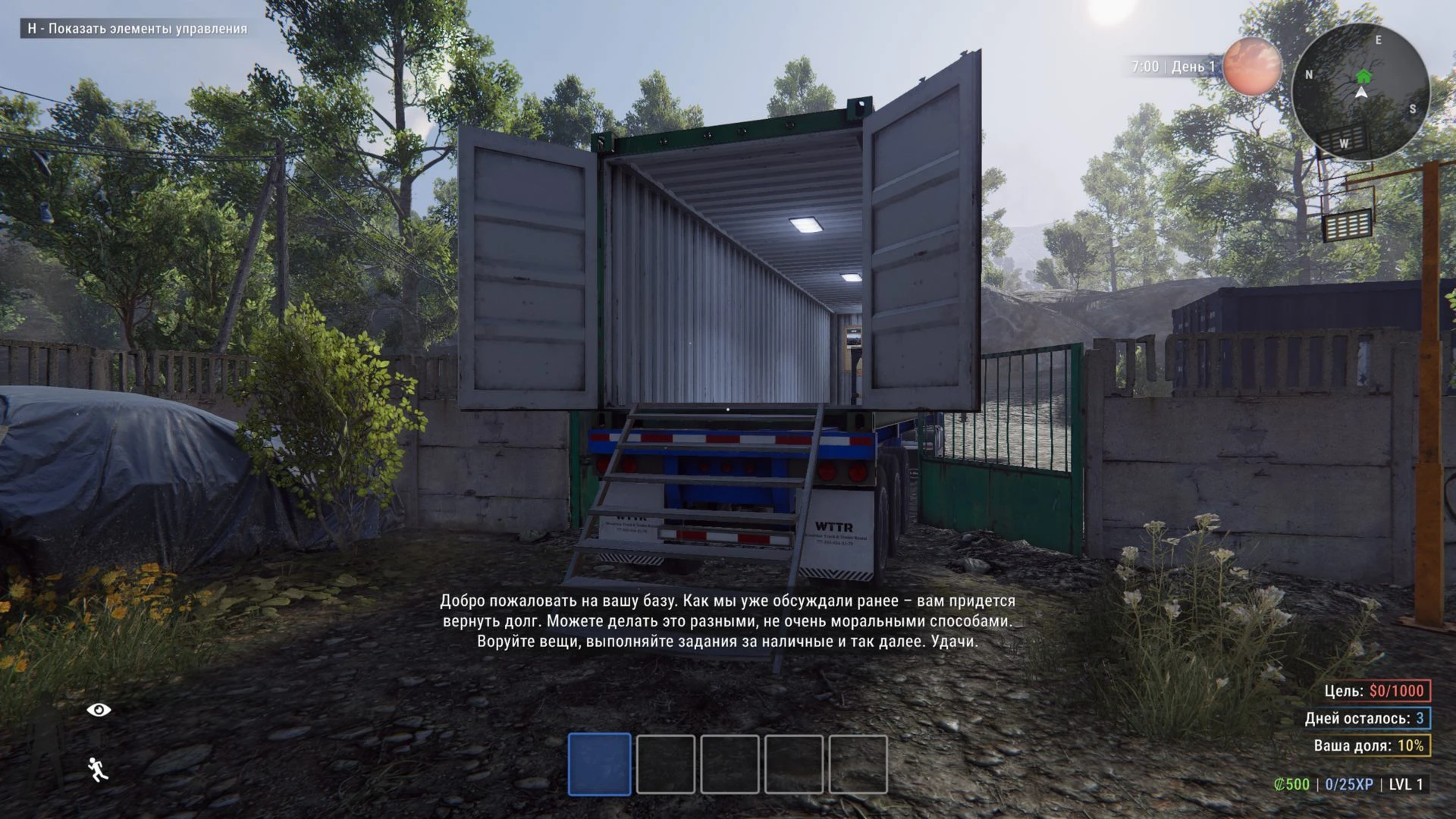Click the eye visibility indicator icon
Viewport: 1456px width, 819px height.
point(99,710)
